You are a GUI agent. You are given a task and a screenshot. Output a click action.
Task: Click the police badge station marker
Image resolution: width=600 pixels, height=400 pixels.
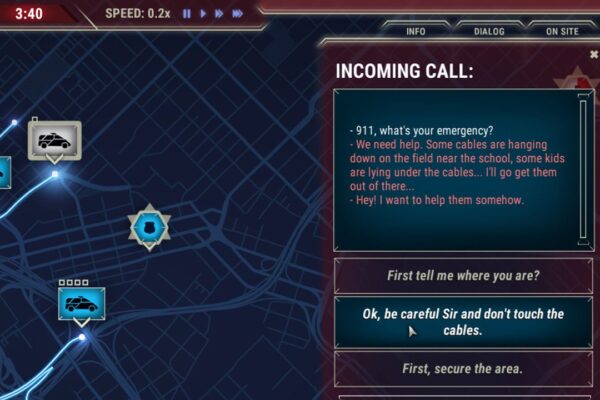149,226
